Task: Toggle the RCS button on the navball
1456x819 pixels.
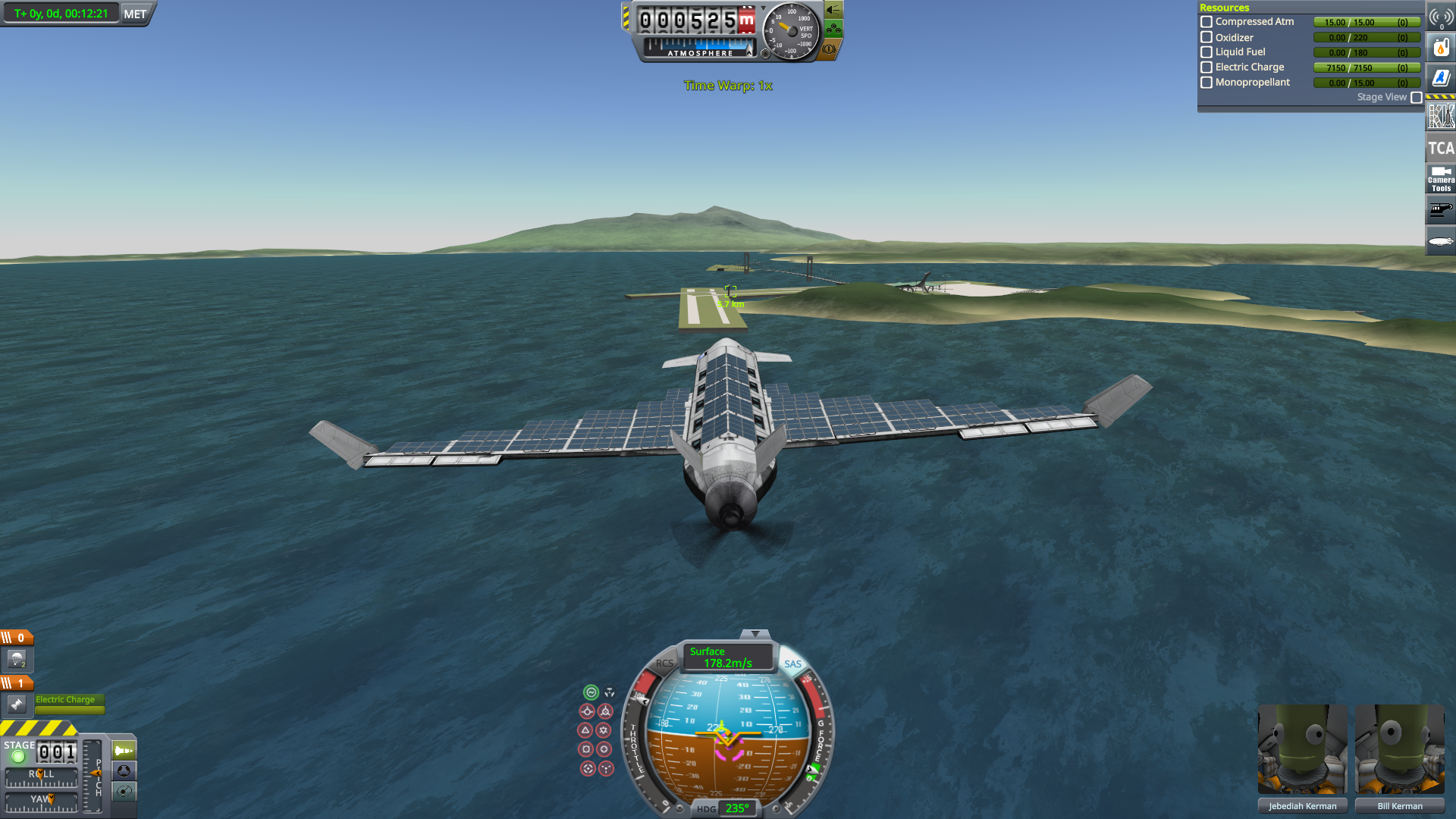Action: tap(664, 664)
